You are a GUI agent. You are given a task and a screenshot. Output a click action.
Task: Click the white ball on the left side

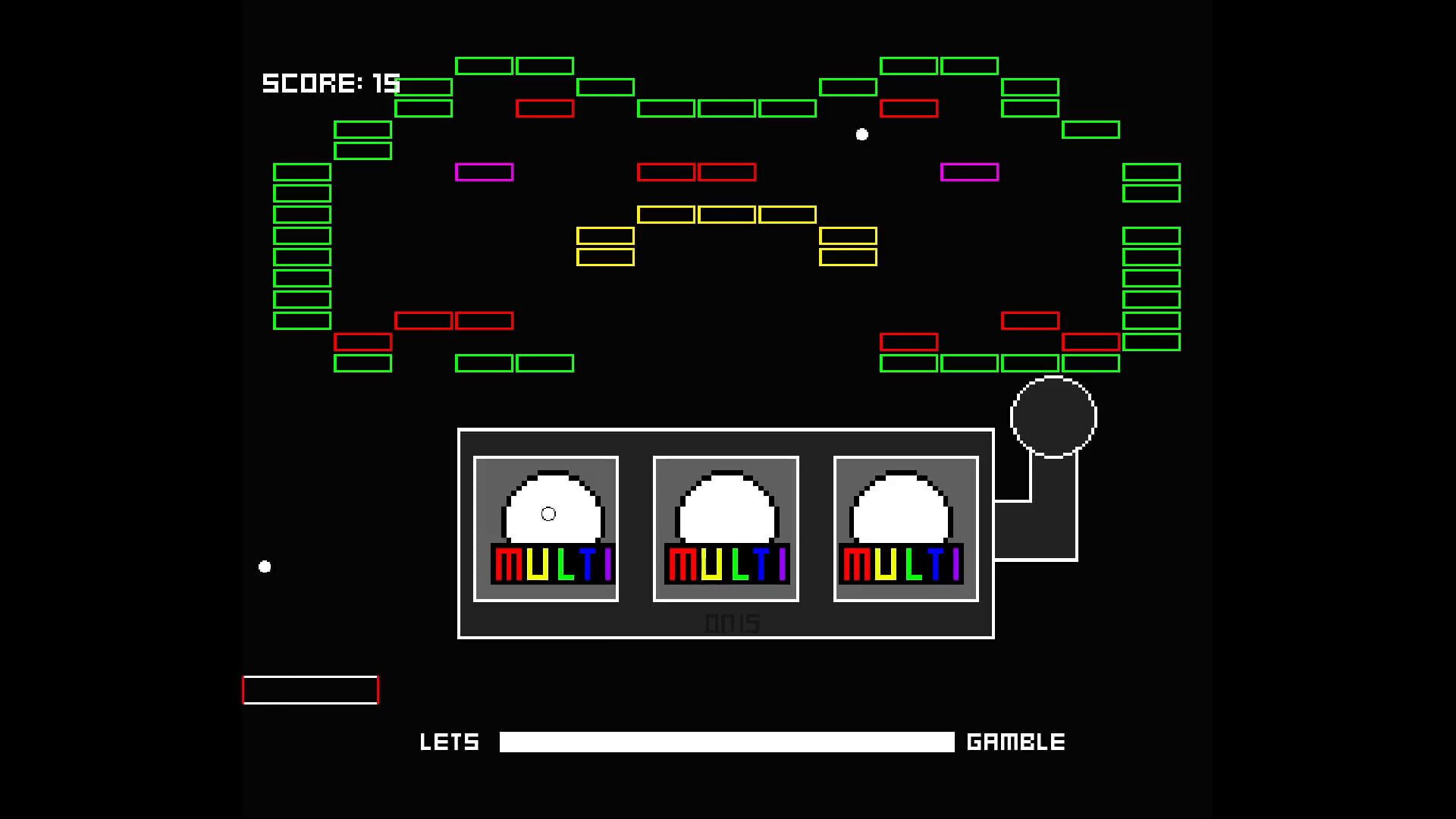click(265, 566)
